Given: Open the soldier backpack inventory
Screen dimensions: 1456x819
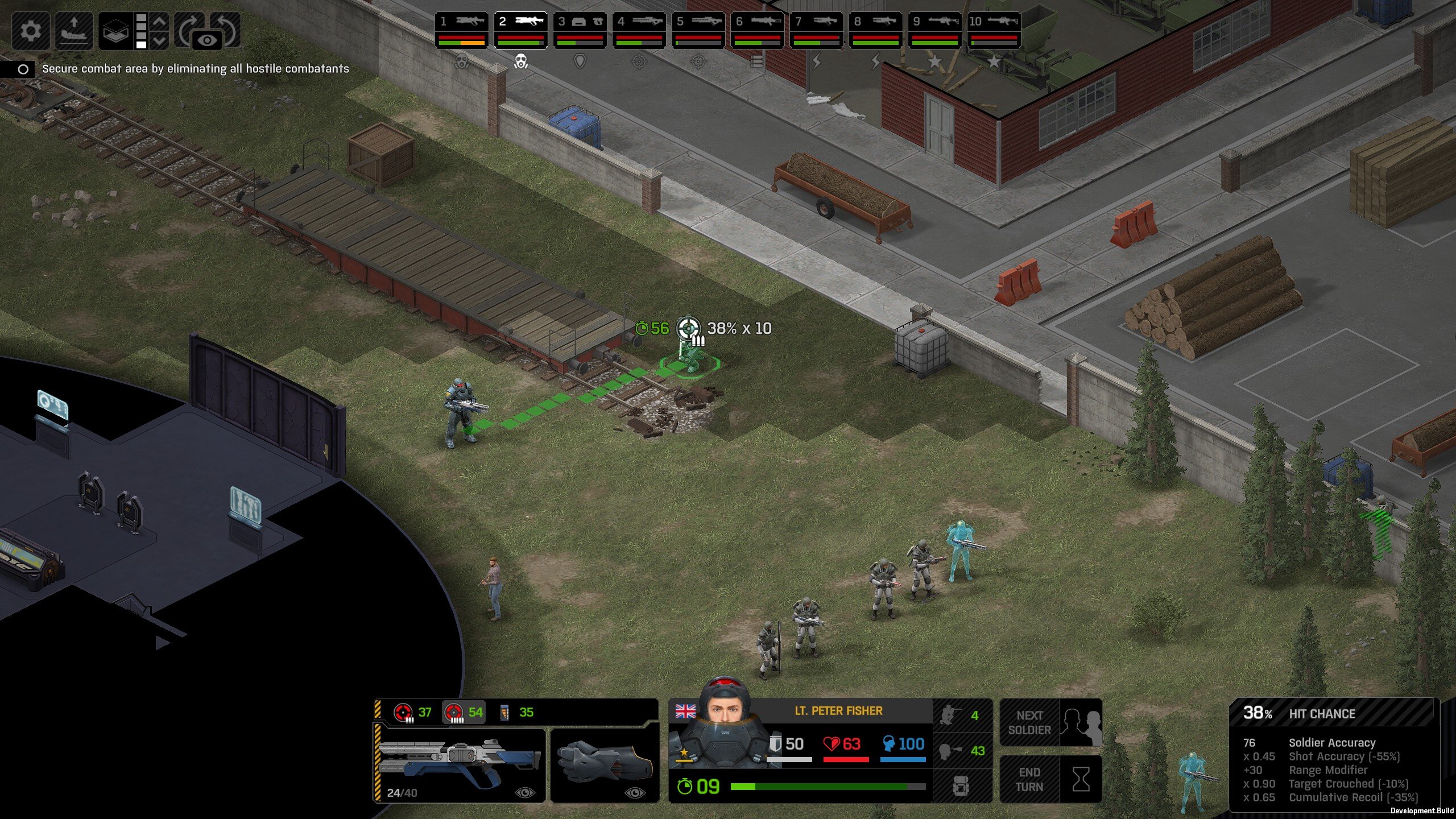Looking at the screenshot, I should coord(961,786).
